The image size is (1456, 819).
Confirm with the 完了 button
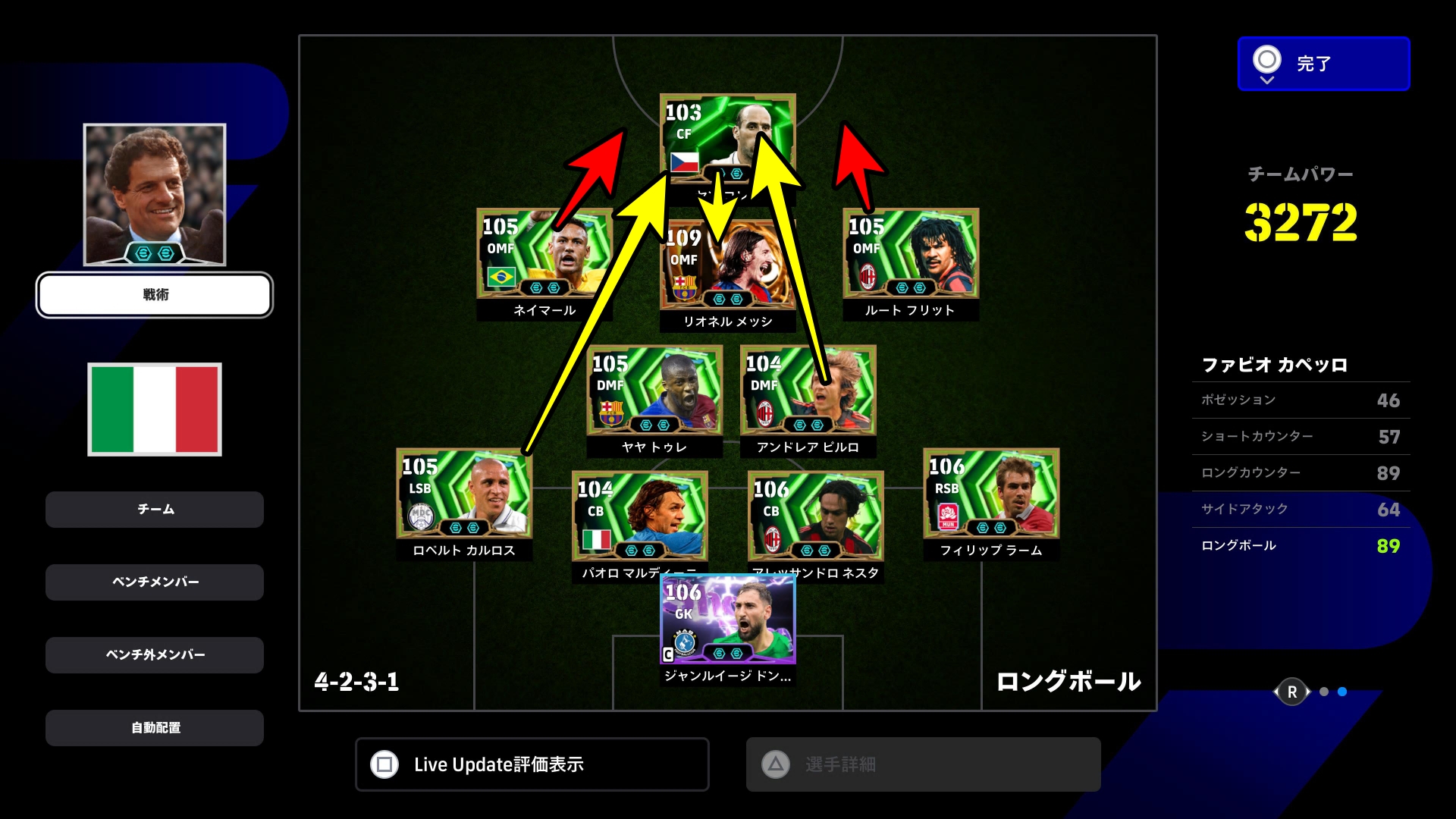[x=1323, y=64]
